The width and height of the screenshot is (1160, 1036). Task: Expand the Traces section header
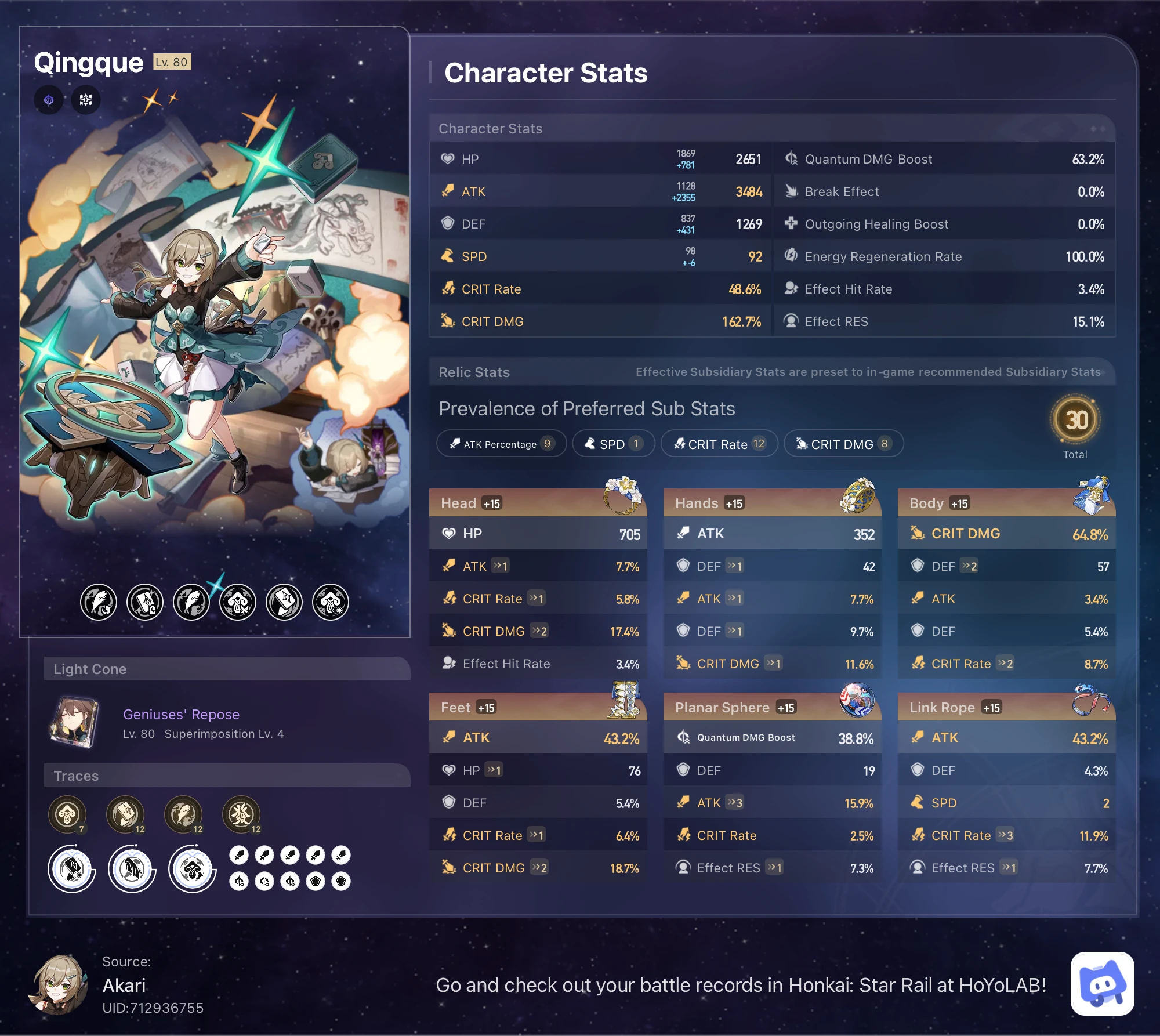(x=75, y=776)
